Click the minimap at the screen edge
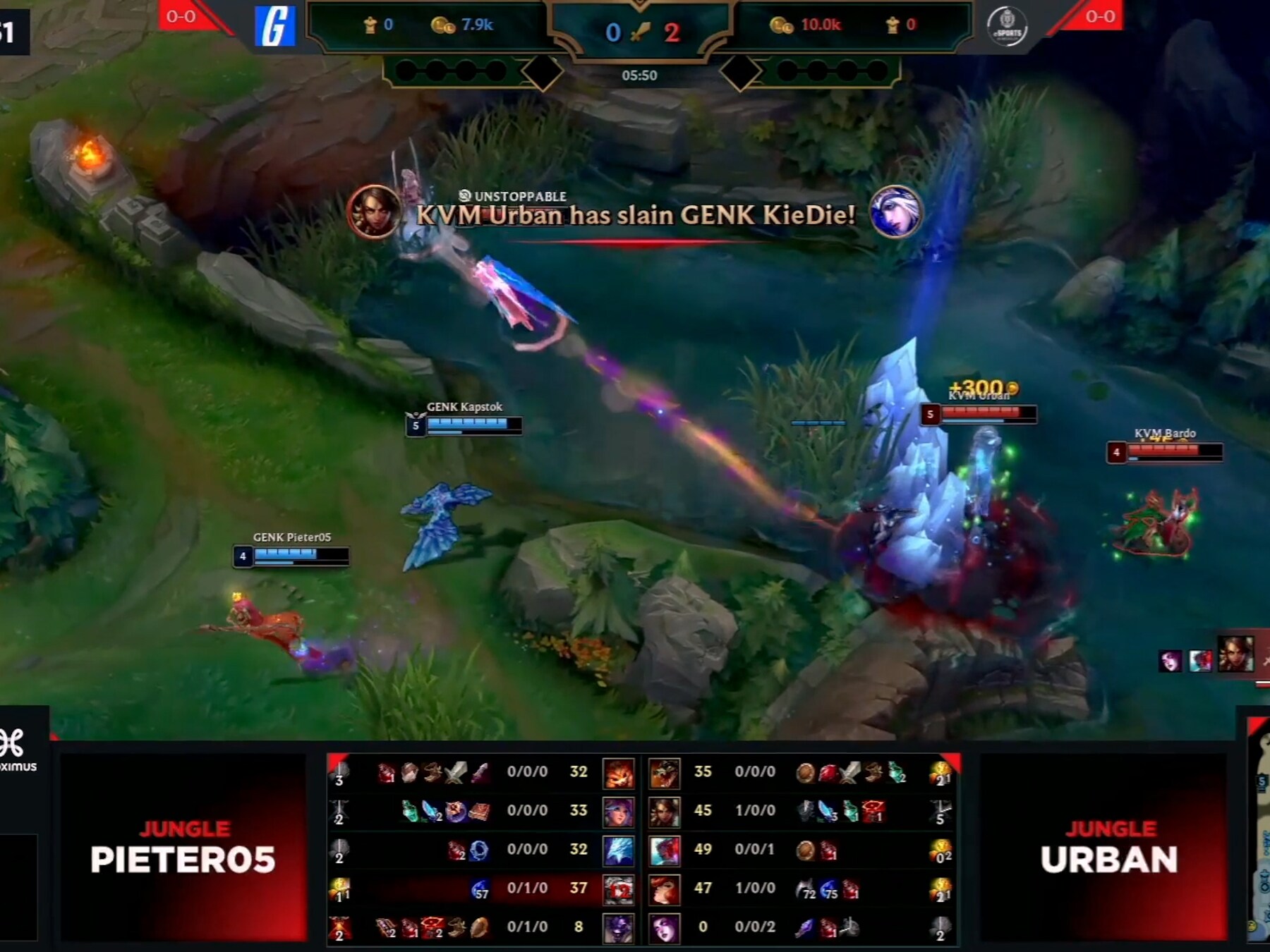This screenshot has height=952, width=1270. point(1258,832)
